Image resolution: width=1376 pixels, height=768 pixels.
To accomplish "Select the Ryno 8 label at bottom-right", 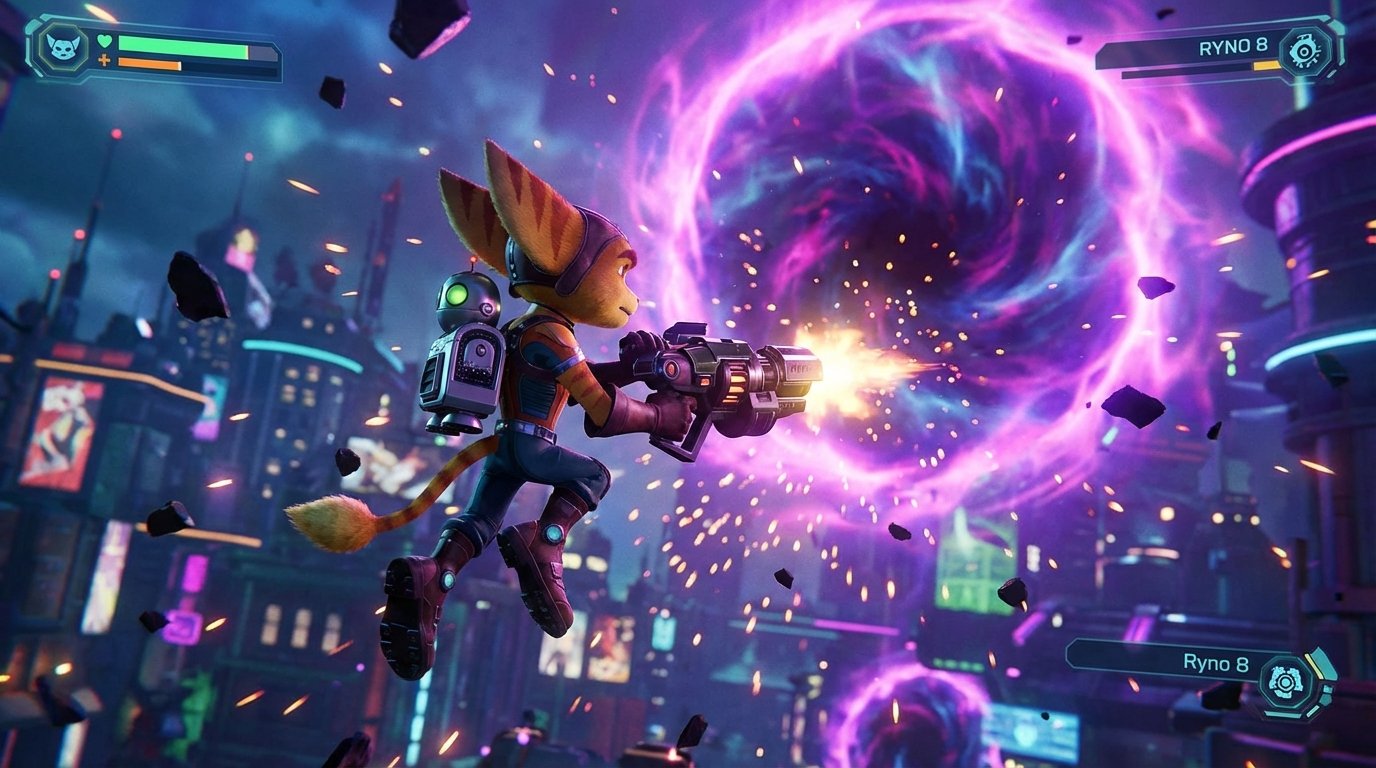I will [x=1216, y=663].
